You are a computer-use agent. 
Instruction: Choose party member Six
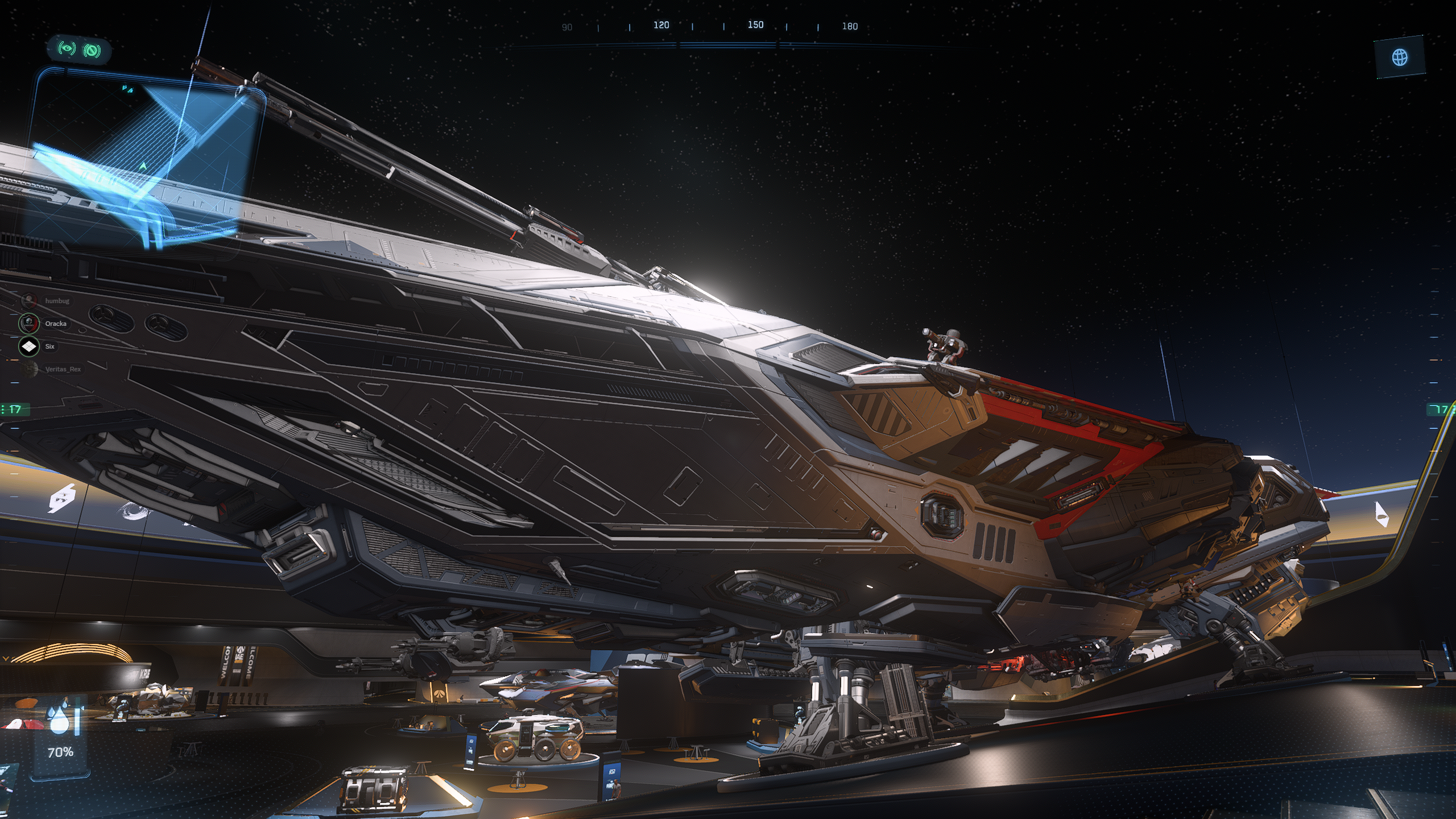pos(49,346)
